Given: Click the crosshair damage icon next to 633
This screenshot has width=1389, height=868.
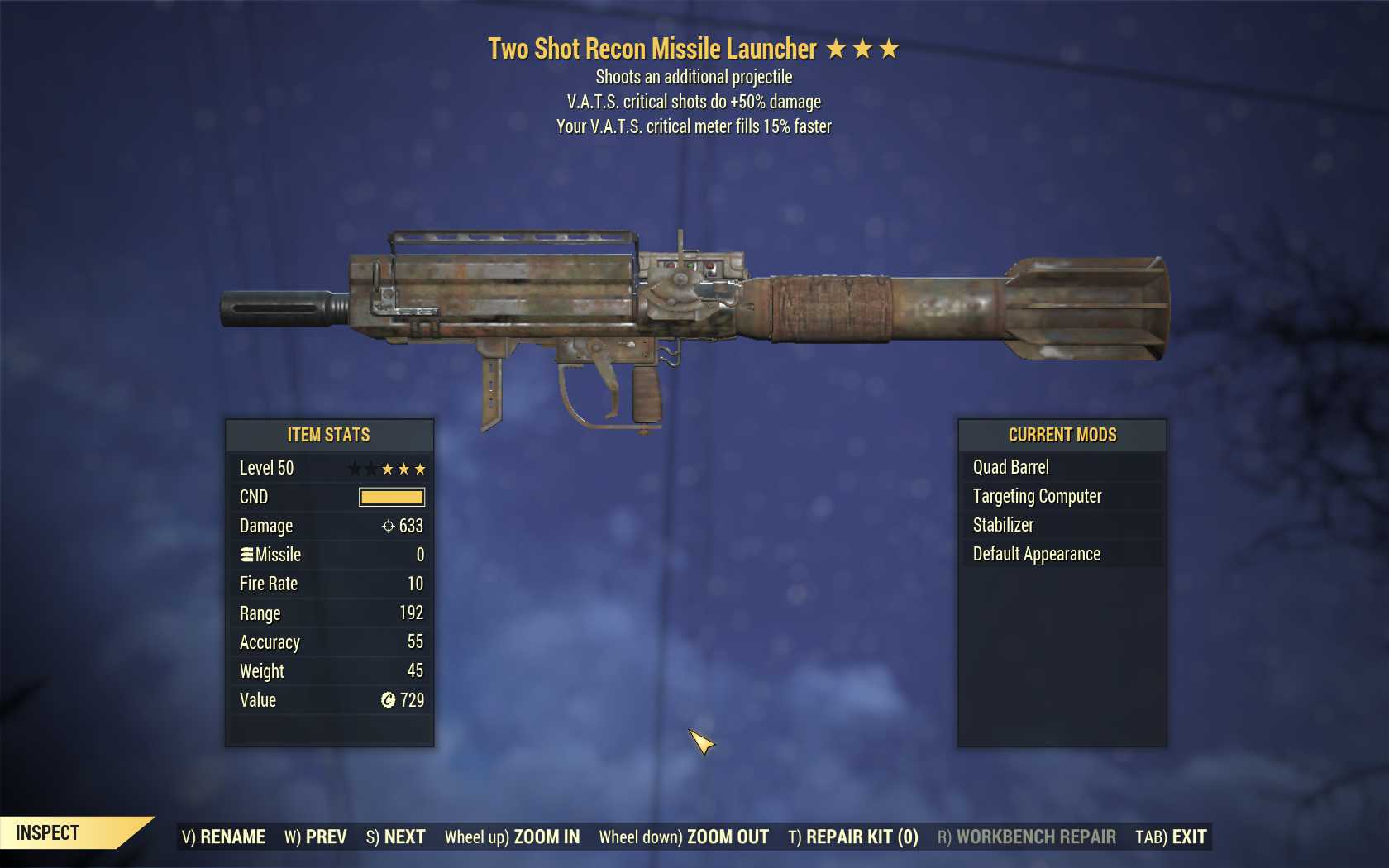Looking at the screenshot, I should click(386, 526).
